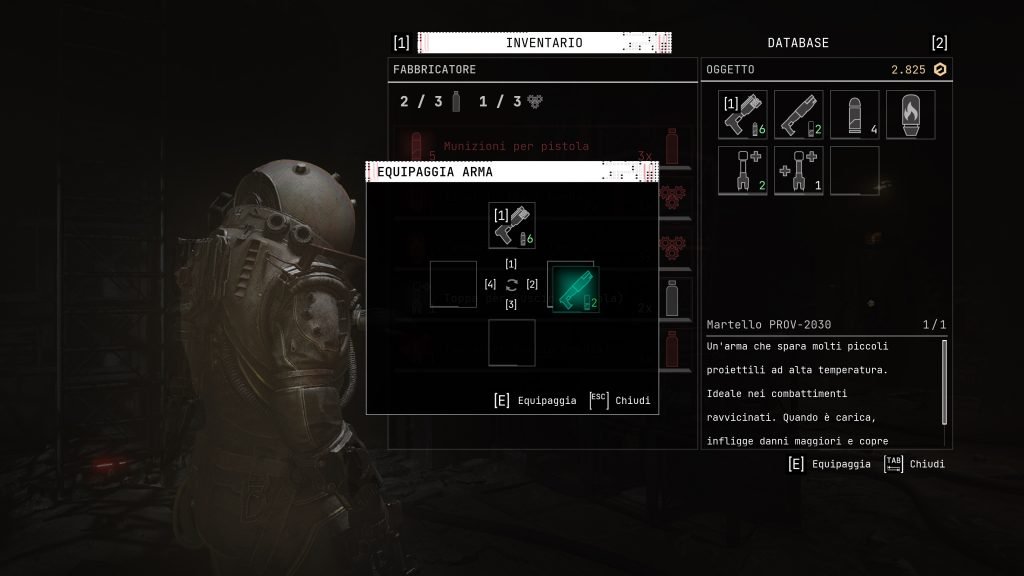Image resolution: width=1024 pixels, height=576 pixels.
Task: Open the Database tab
Action: pyautogui.click(x=797, y=43)
